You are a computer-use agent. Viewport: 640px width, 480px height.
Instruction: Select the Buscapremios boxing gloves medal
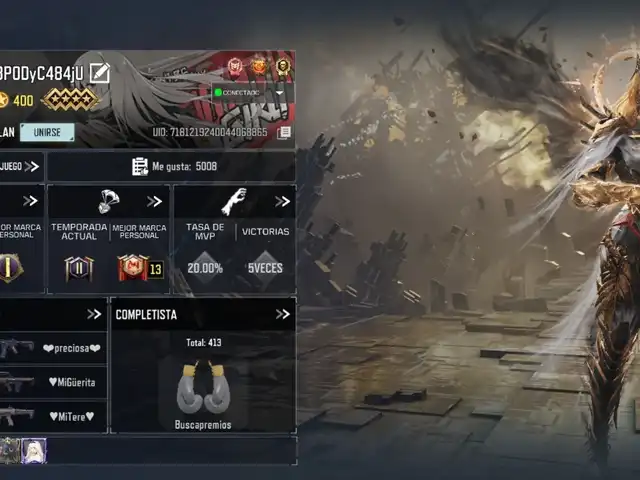[x=203, y=390]
